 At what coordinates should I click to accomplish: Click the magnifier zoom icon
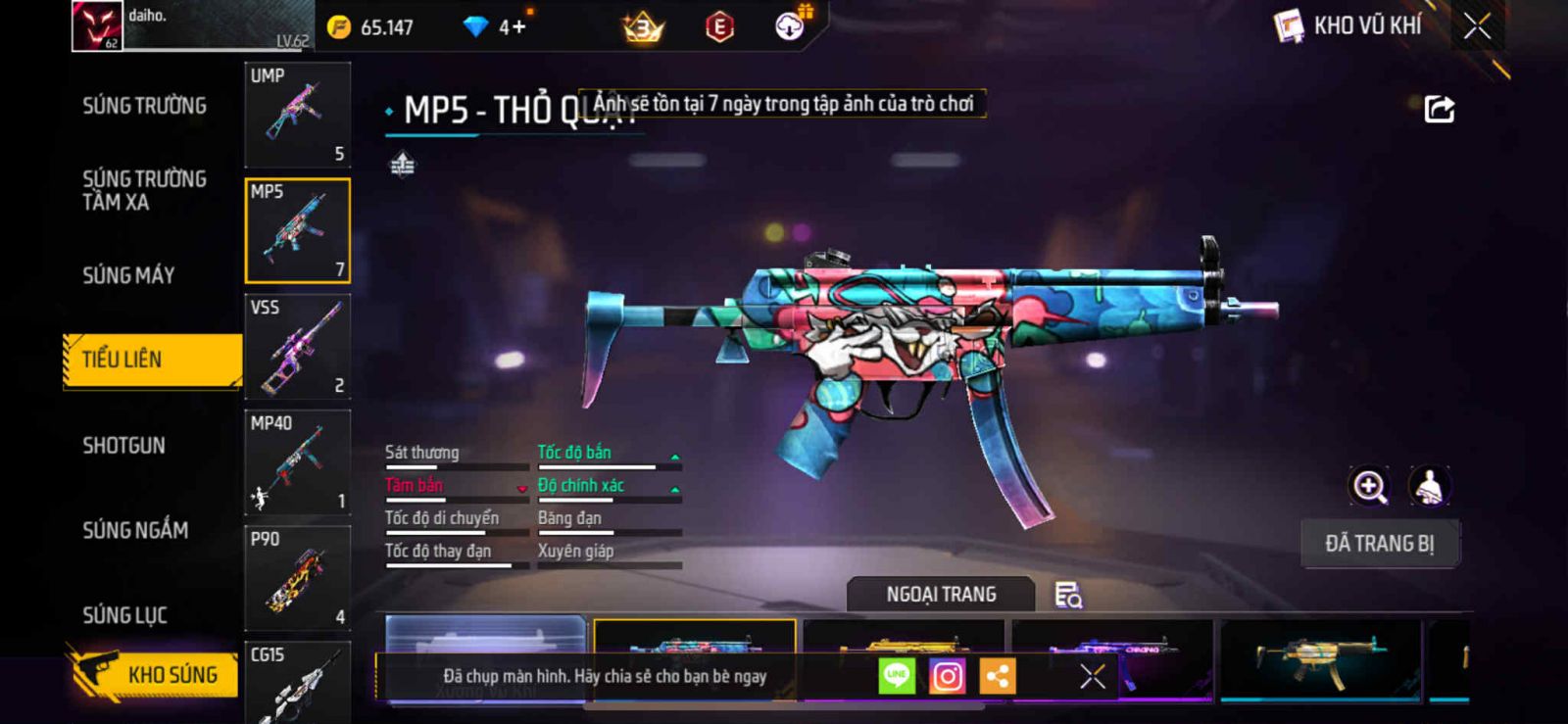[1370, 486]
